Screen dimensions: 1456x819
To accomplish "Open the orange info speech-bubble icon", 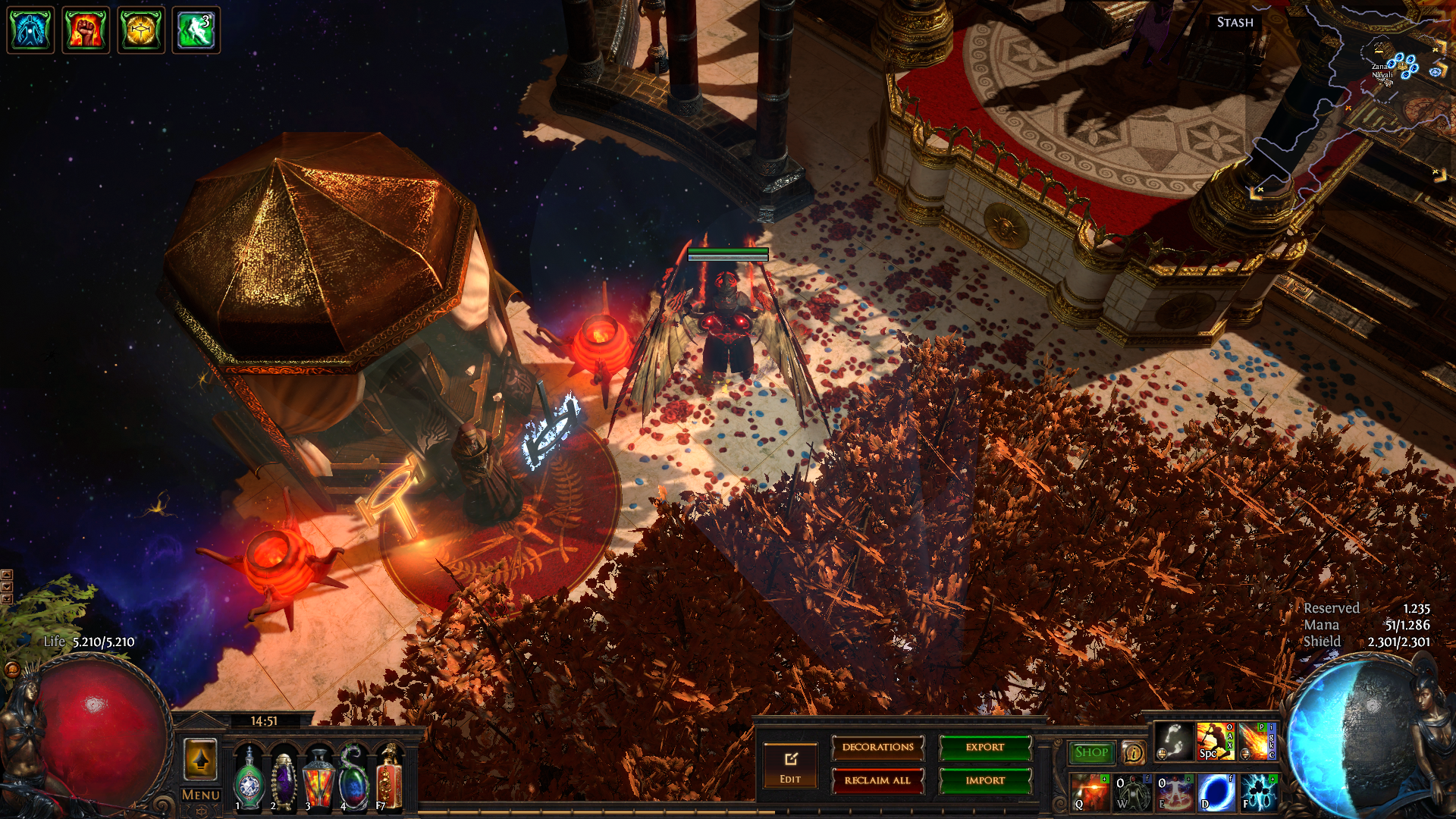I will [x=1134, y=752].
